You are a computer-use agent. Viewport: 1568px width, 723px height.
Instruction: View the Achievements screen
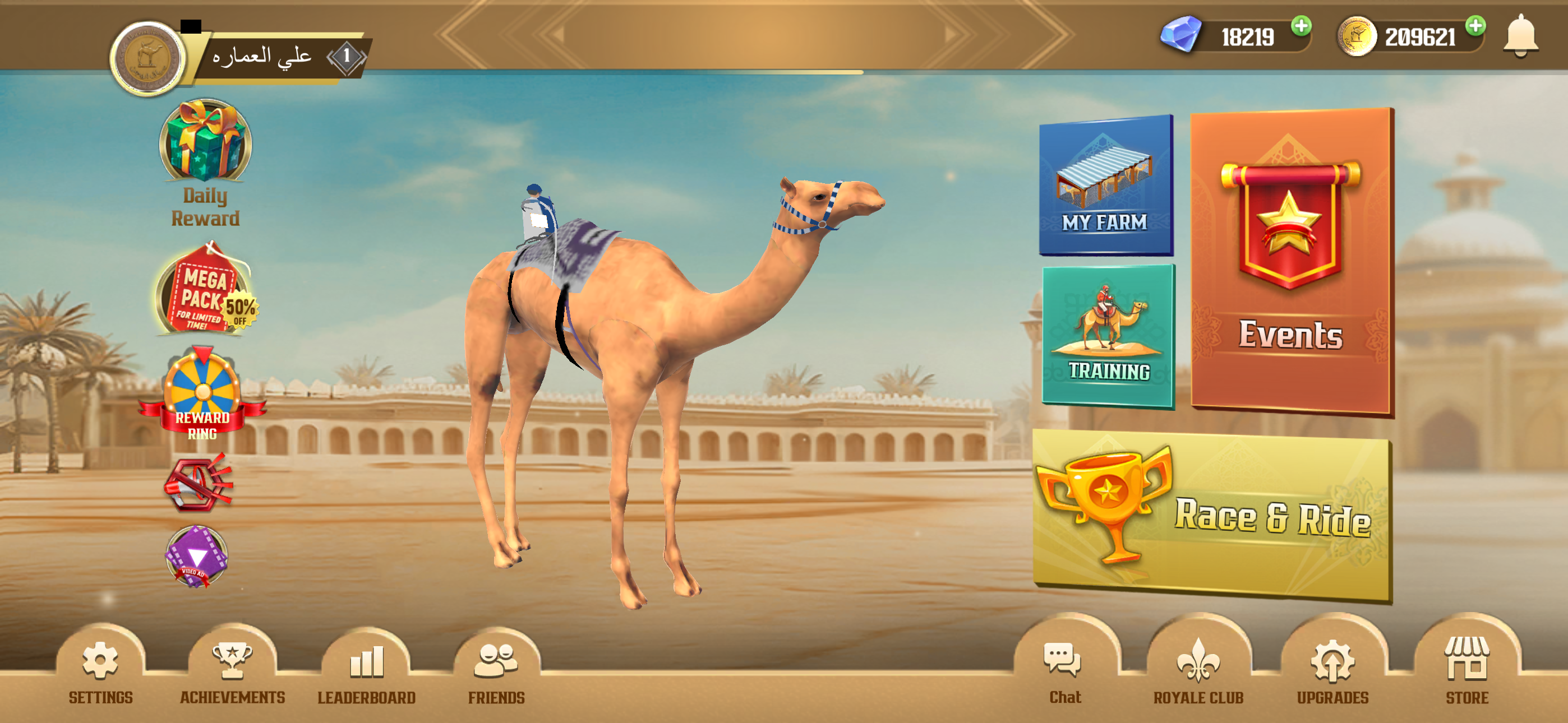point(232,669)
